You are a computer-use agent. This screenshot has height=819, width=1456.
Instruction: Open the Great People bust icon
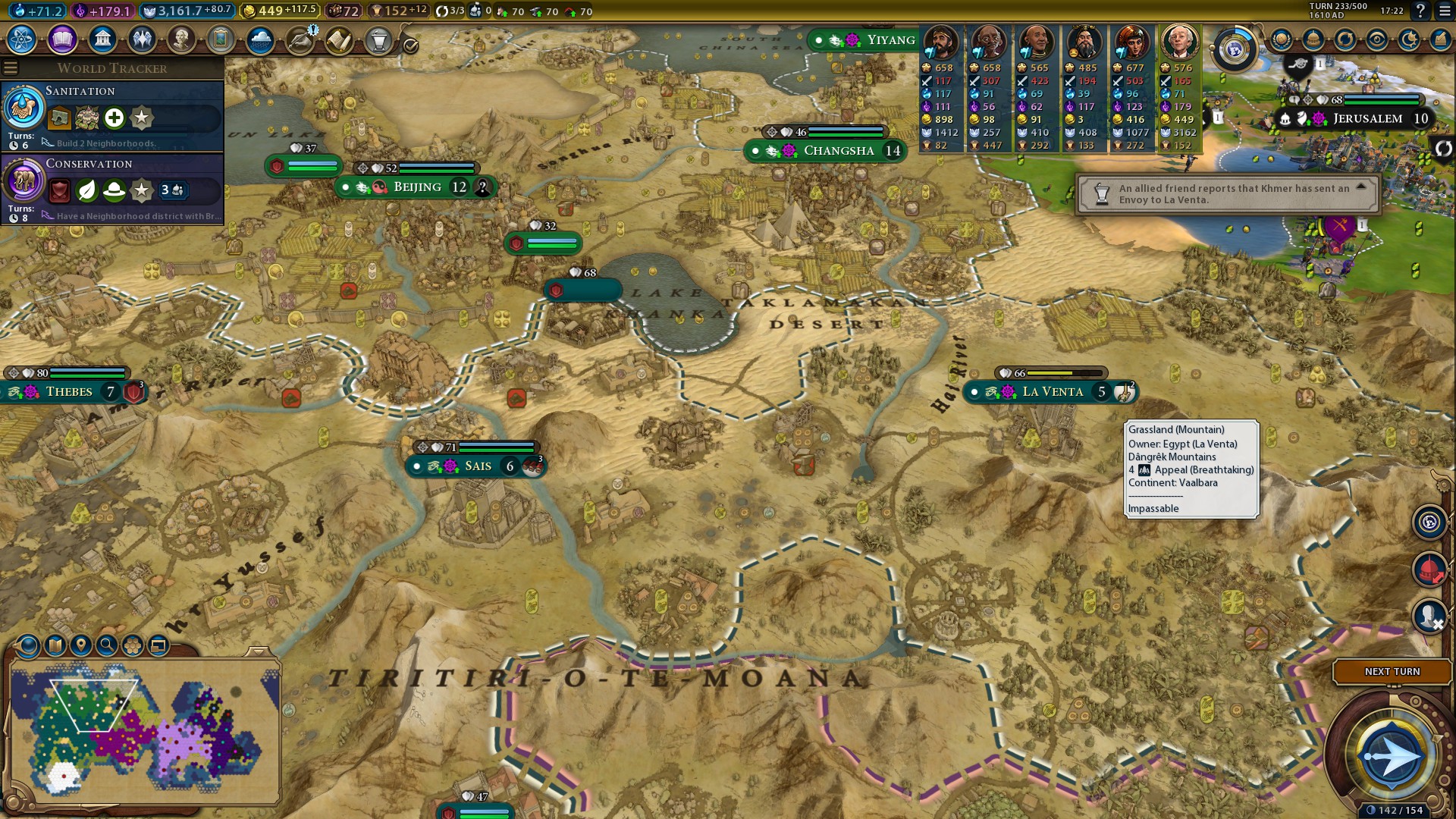tap(181, 39)
